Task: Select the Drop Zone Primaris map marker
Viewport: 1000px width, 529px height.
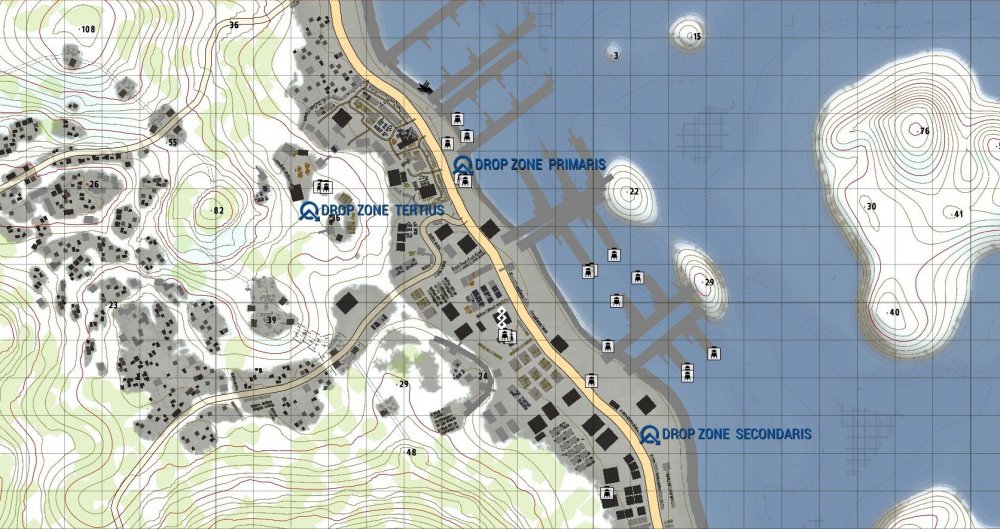Action: tap(462, 164)
